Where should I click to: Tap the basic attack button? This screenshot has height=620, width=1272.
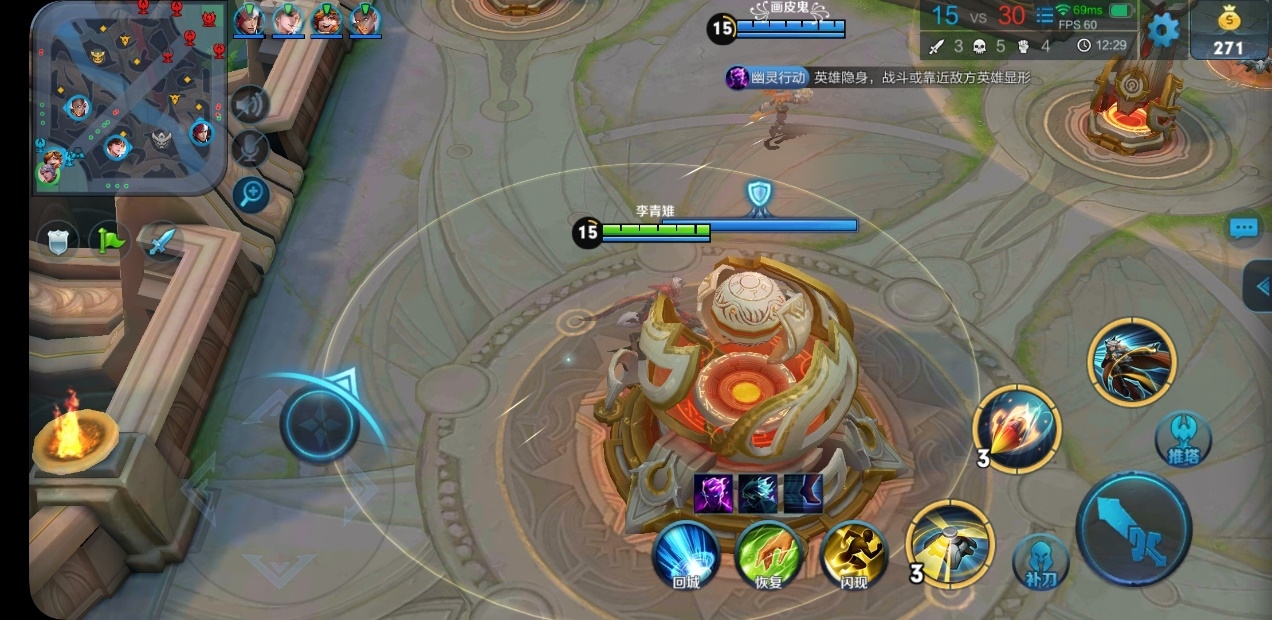pyautogui.click(x=1133, y=529)
